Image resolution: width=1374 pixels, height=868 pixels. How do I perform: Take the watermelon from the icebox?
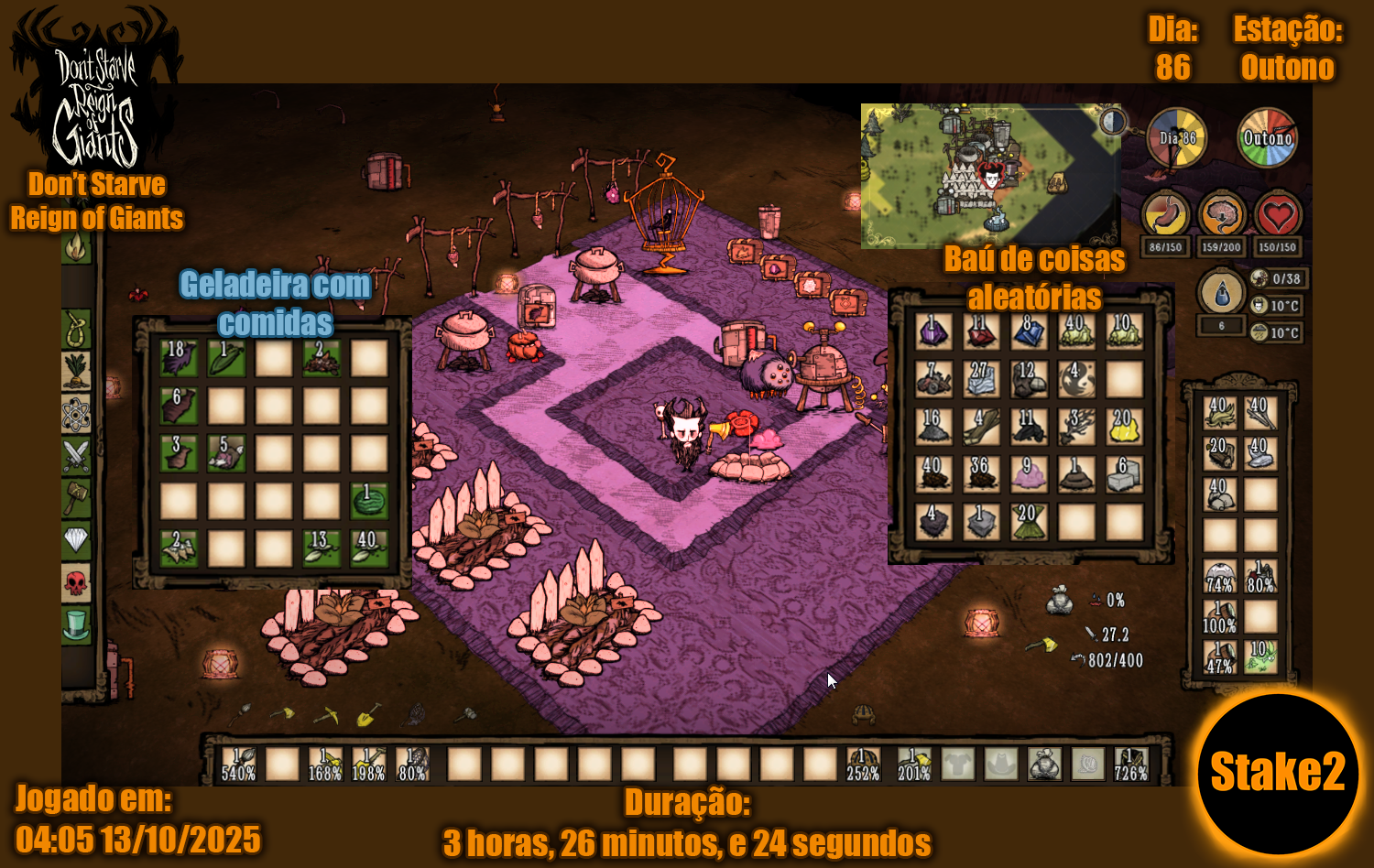click(x=369, y=501)
